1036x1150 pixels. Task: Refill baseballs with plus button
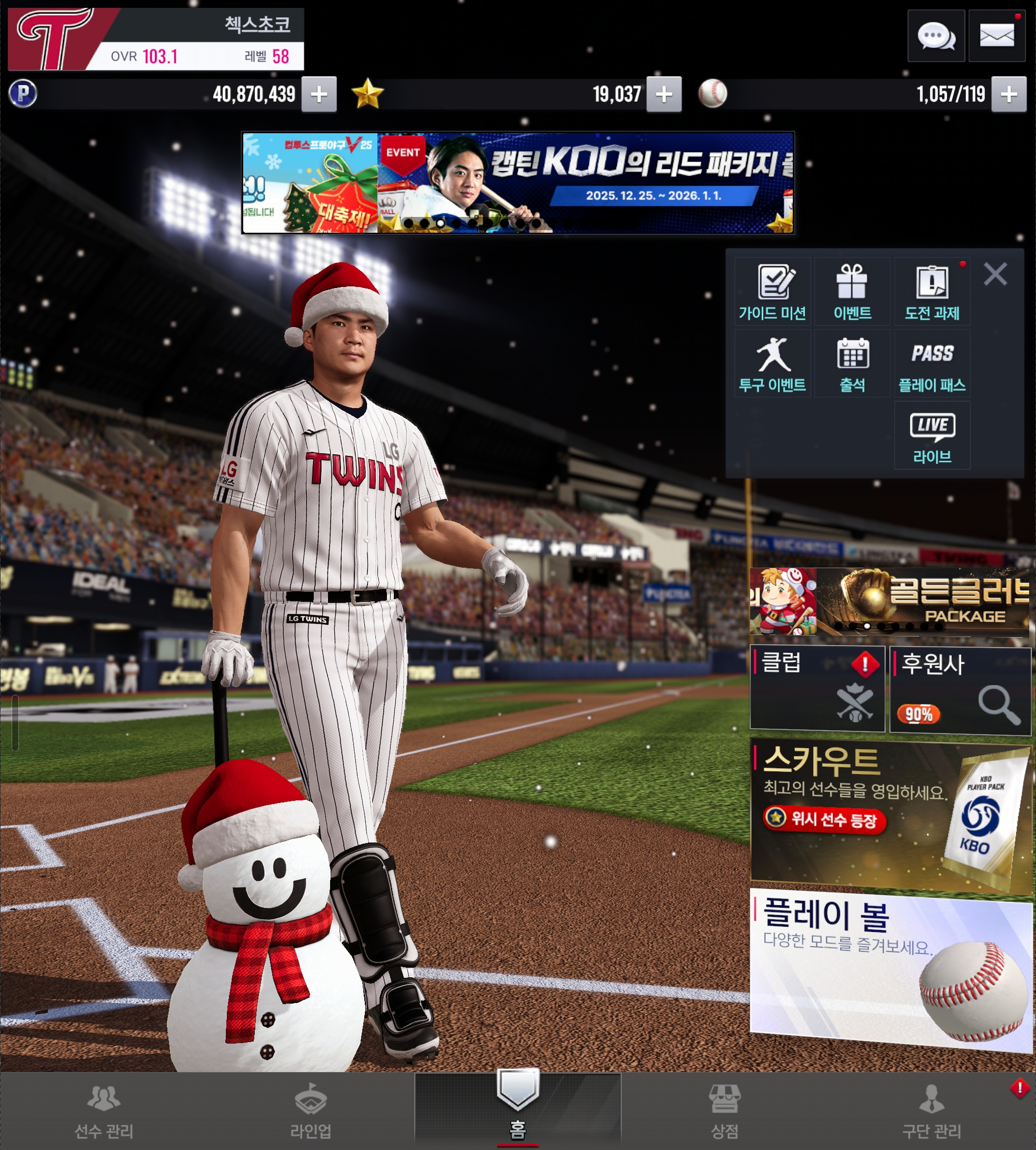(x=1009, y=94)
